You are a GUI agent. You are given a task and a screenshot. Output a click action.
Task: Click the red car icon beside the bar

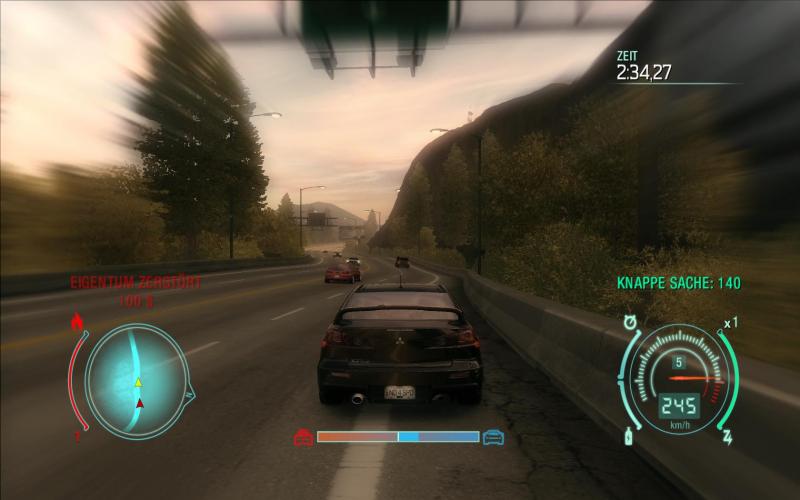pyautogui.click(x=303, y=437)
